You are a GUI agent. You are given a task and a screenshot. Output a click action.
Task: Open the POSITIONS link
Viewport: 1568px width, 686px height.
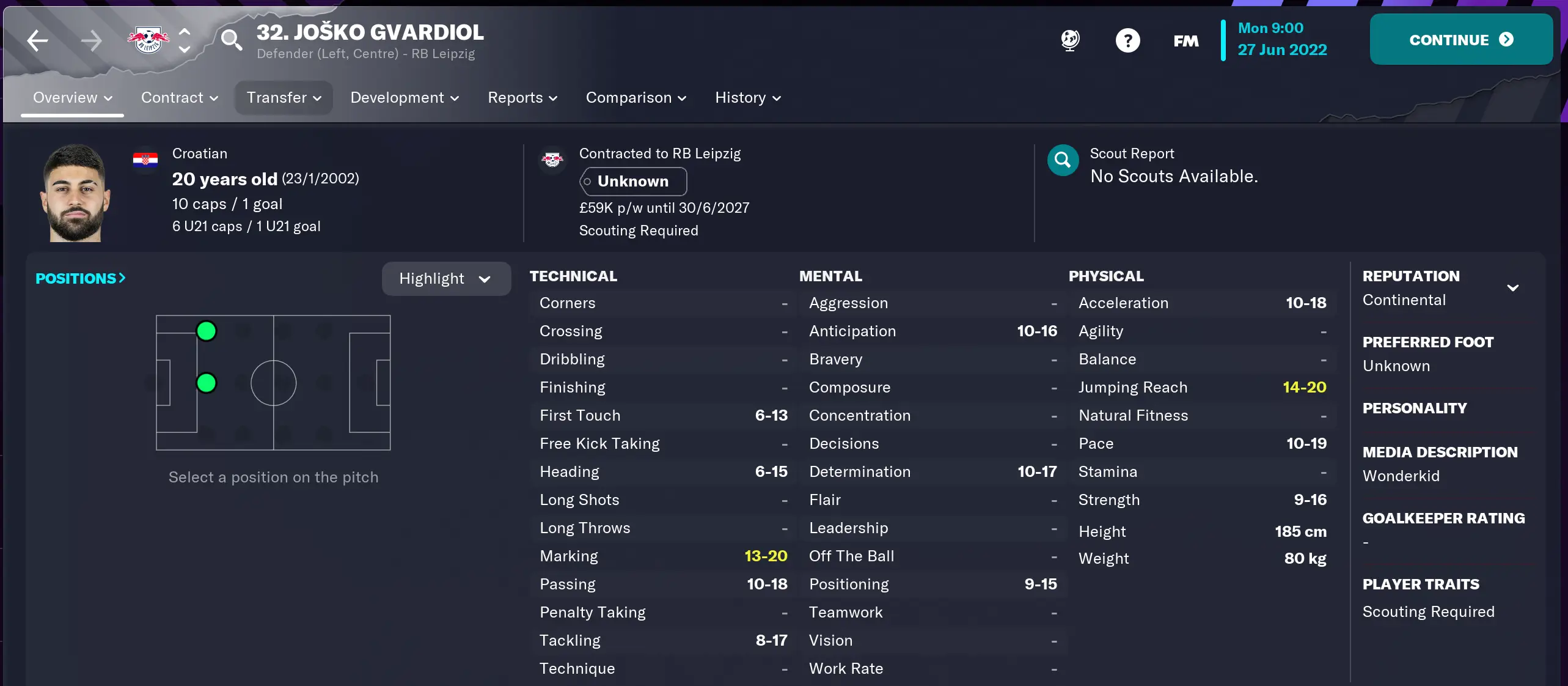pos(80,278)
